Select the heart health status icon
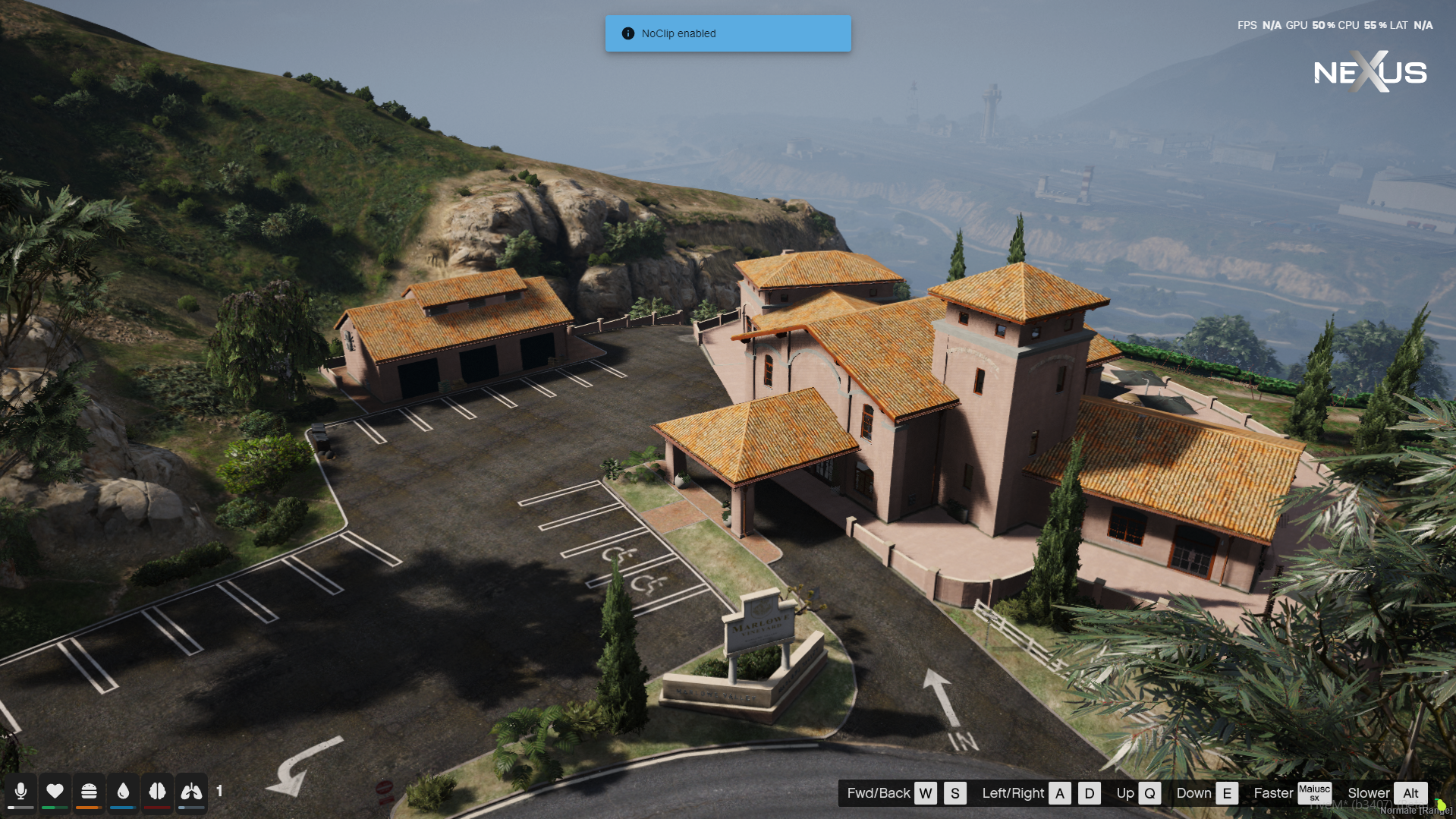 (x=55, y=791)
